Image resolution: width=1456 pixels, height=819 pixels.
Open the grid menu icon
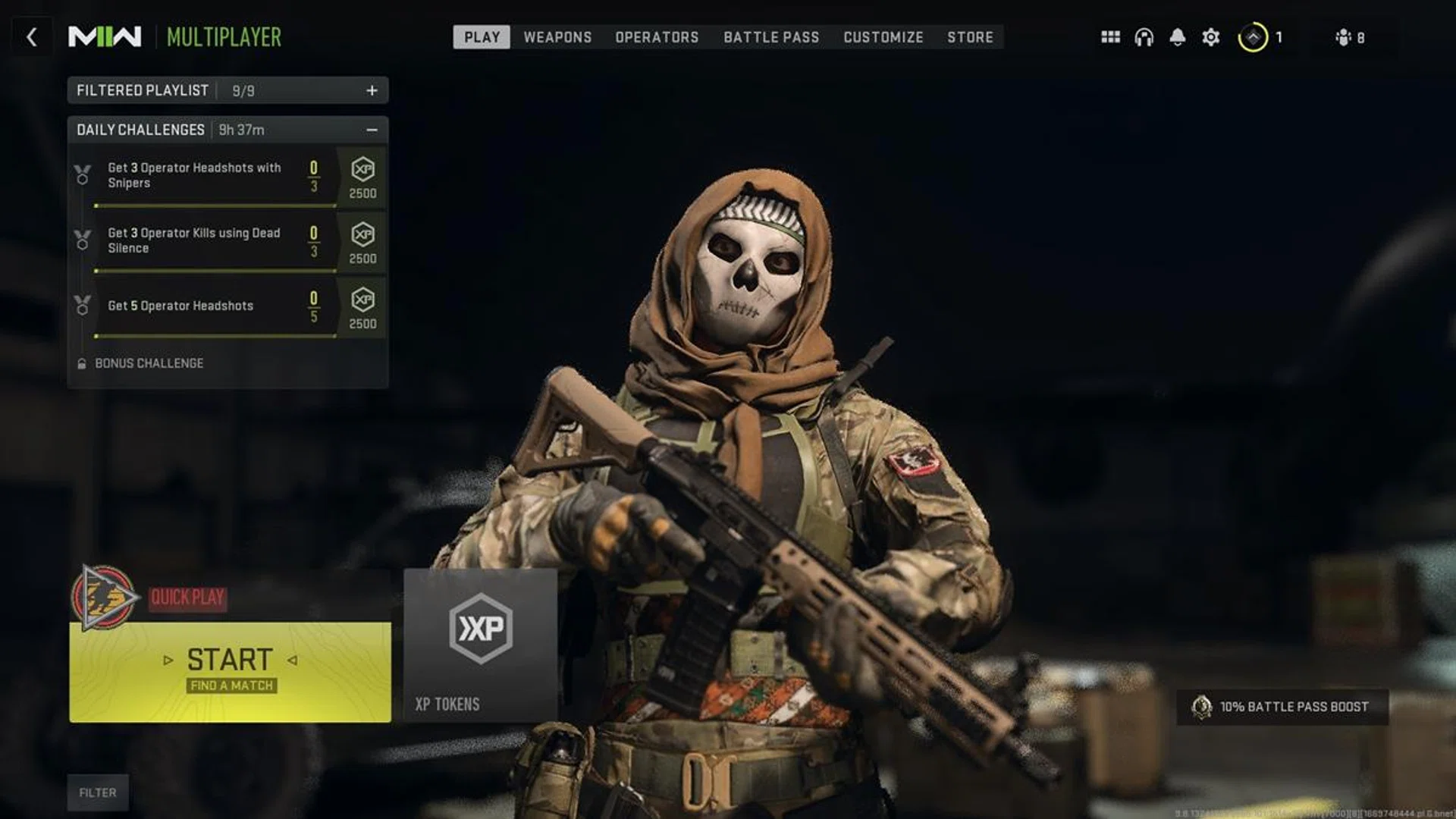(1110, 37)
